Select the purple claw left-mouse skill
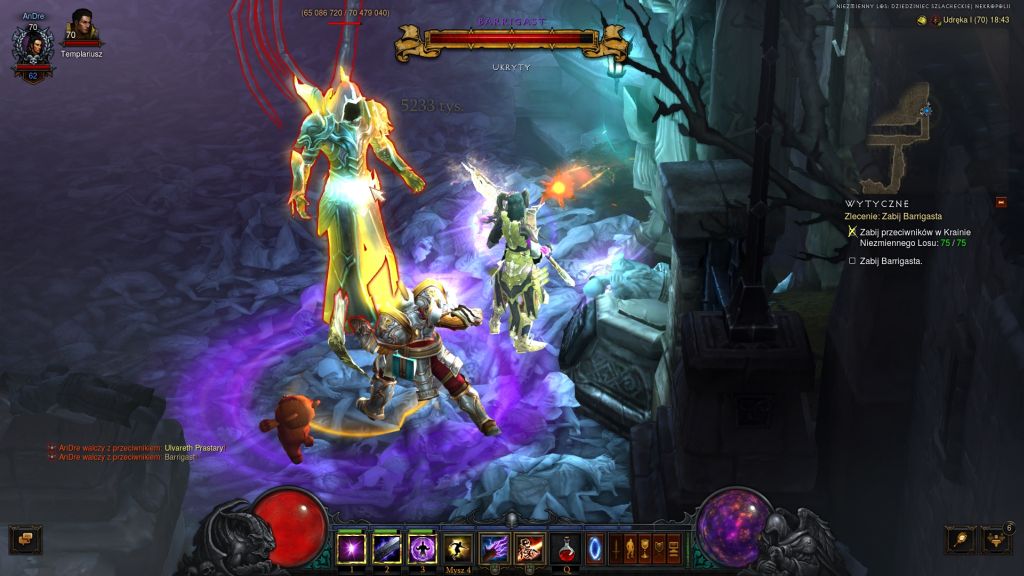The height and width of the screenshot is (576, 1024). (x=494, y=548)
